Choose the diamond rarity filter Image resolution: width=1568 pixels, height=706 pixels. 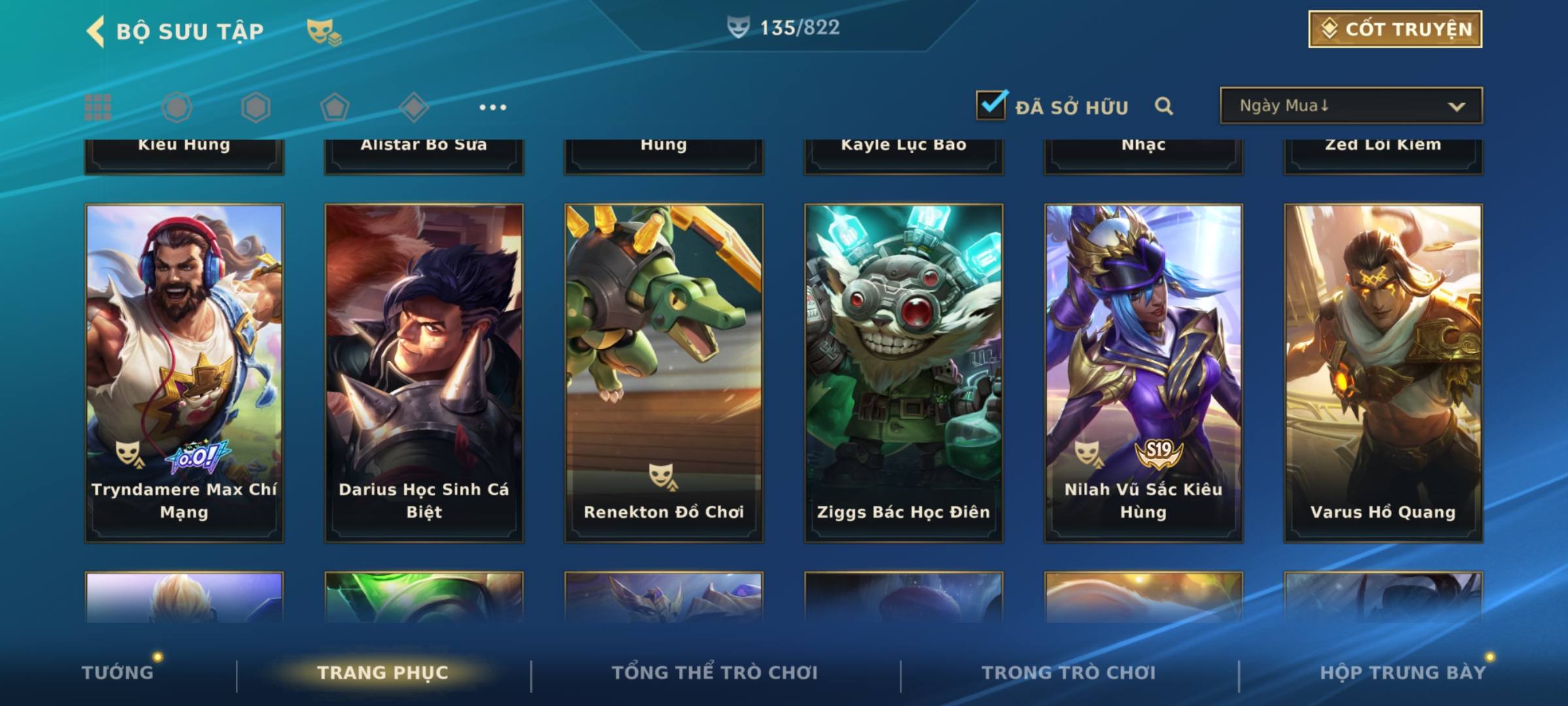414,107
